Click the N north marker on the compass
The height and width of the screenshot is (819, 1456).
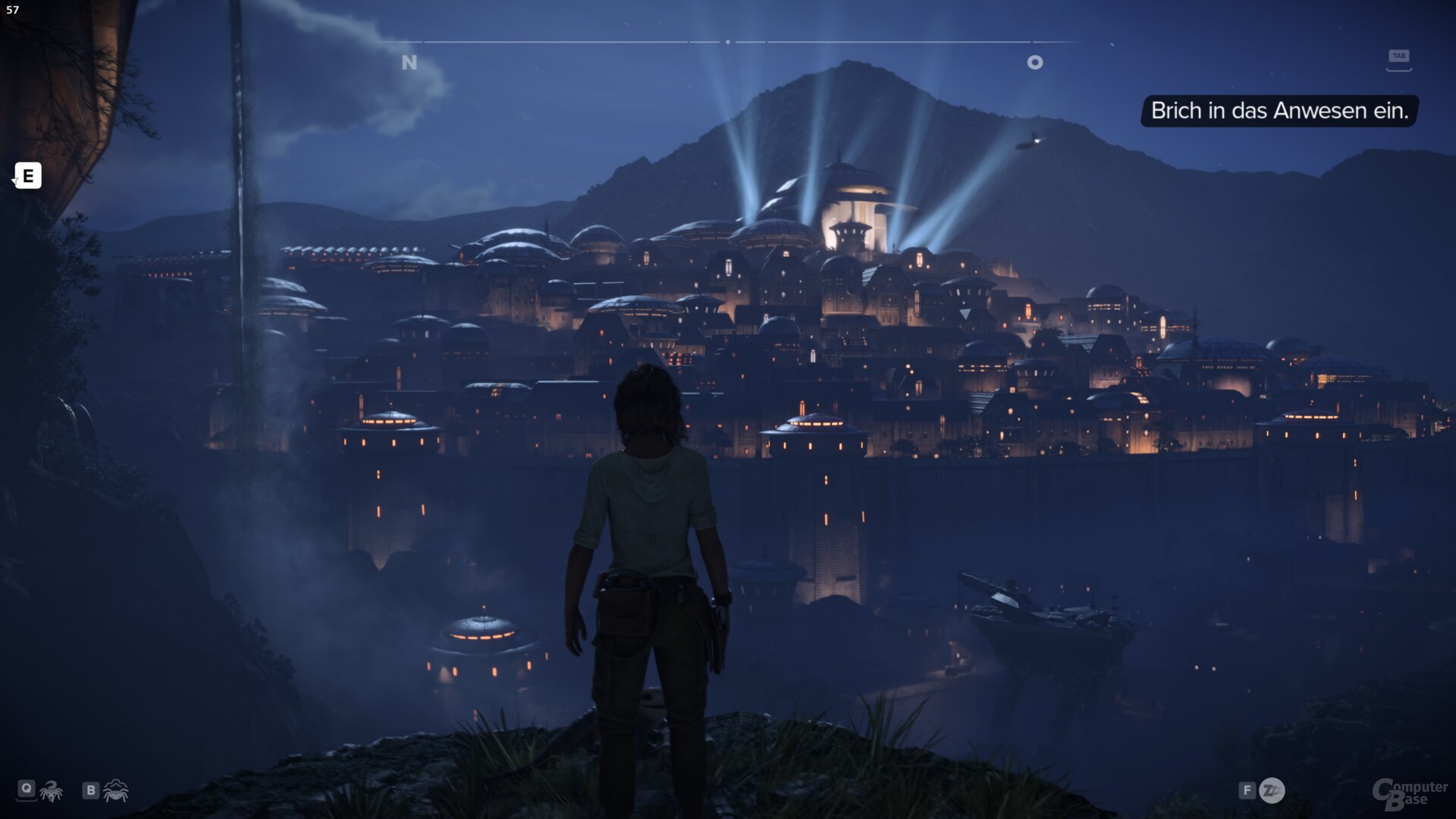[409, 62]
